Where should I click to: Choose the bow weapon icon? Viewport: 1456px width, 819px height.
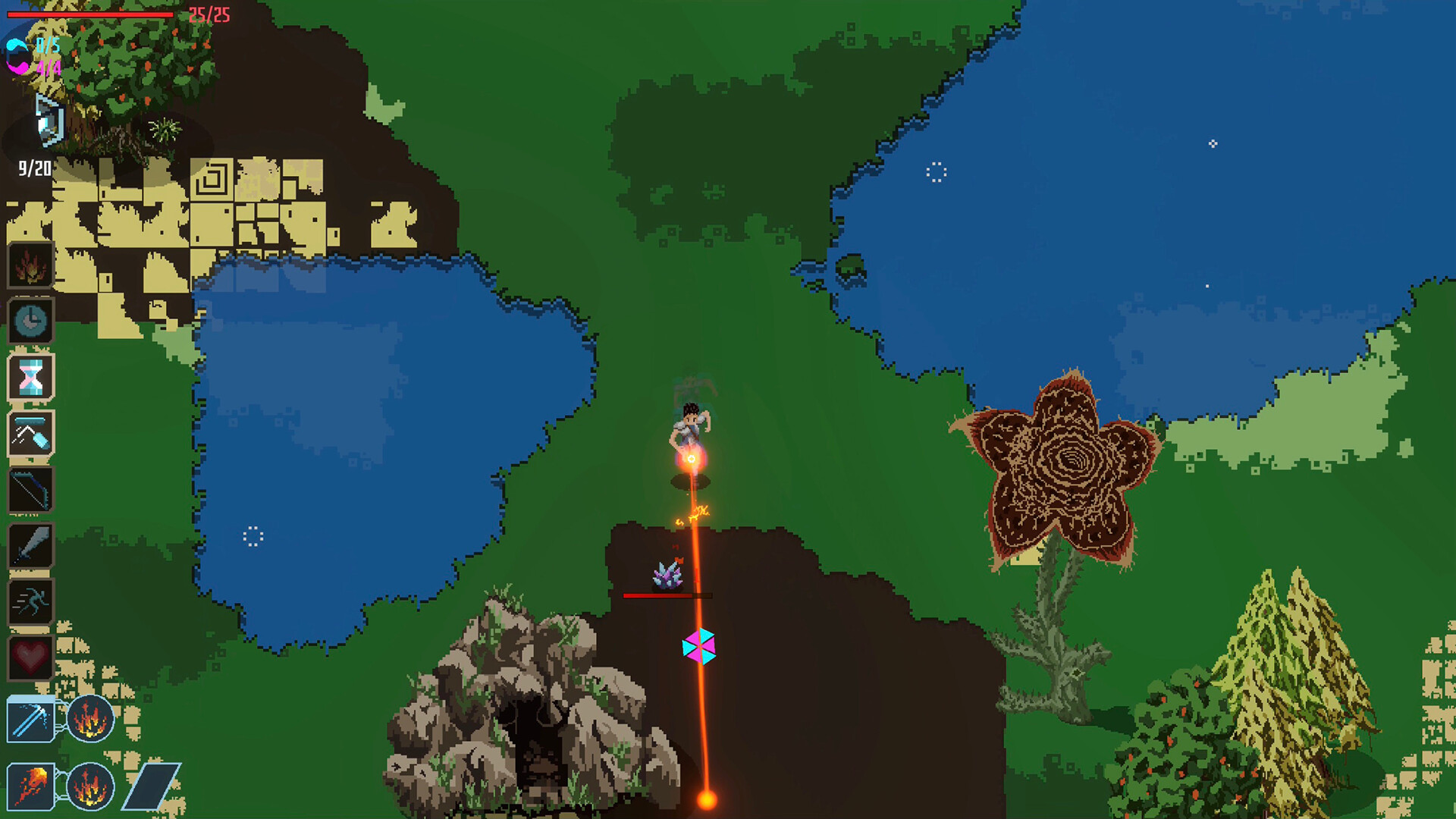(32, 490)
